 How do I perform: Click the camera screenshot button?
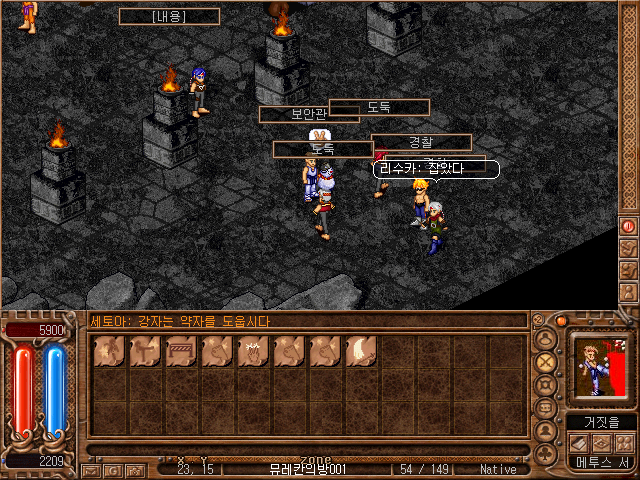pos(134,469)
